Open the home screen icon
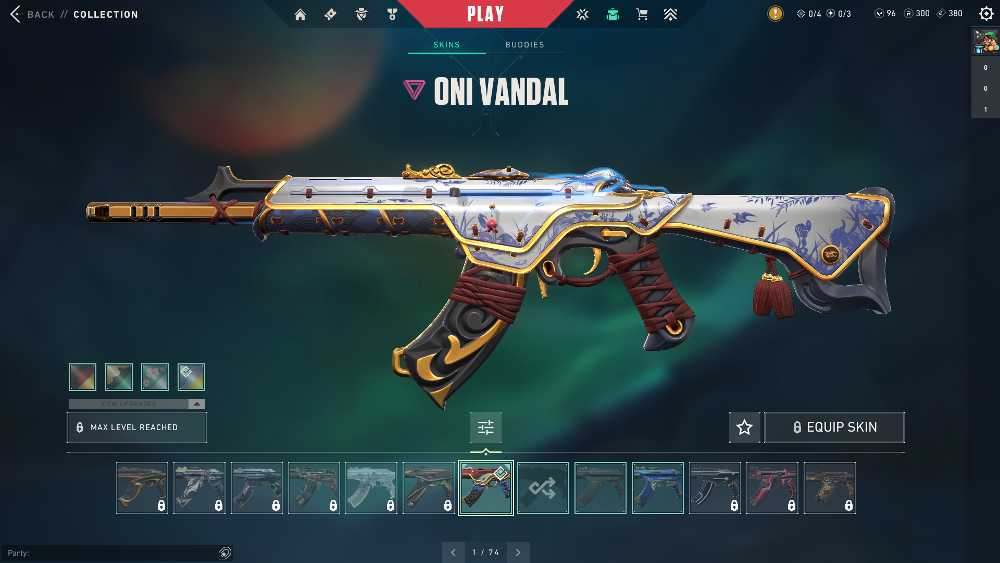Viewport: 1000px width, 563px height. click(300, 15)
